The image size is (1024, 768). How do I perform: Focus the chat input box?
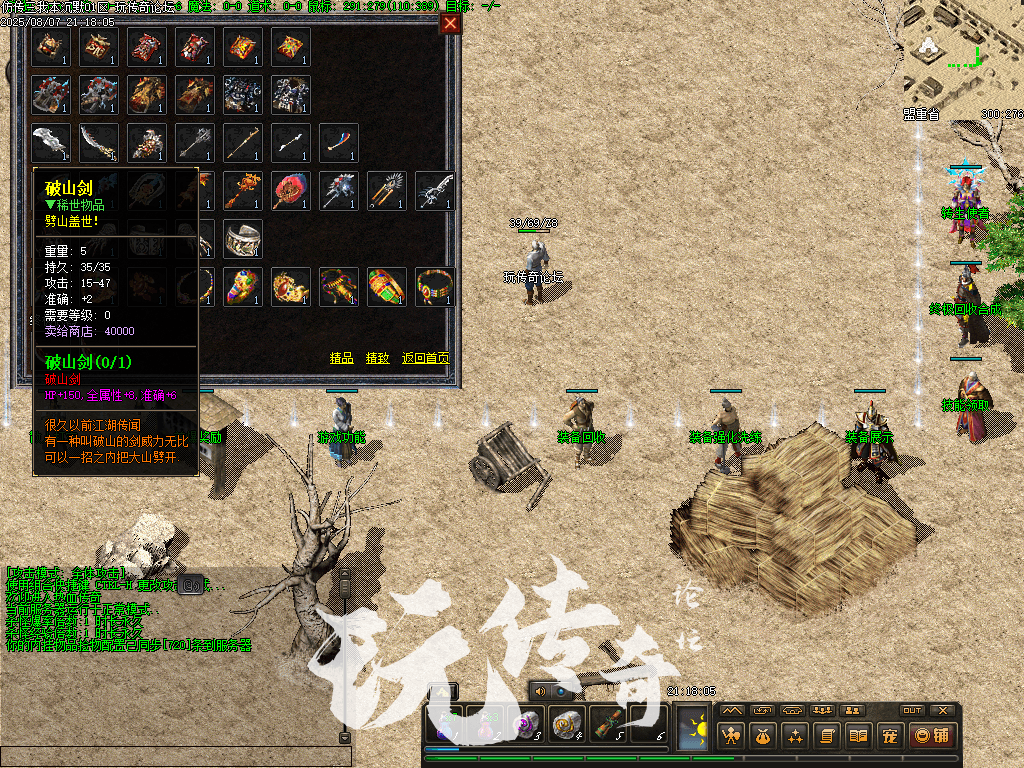(170, 756)
